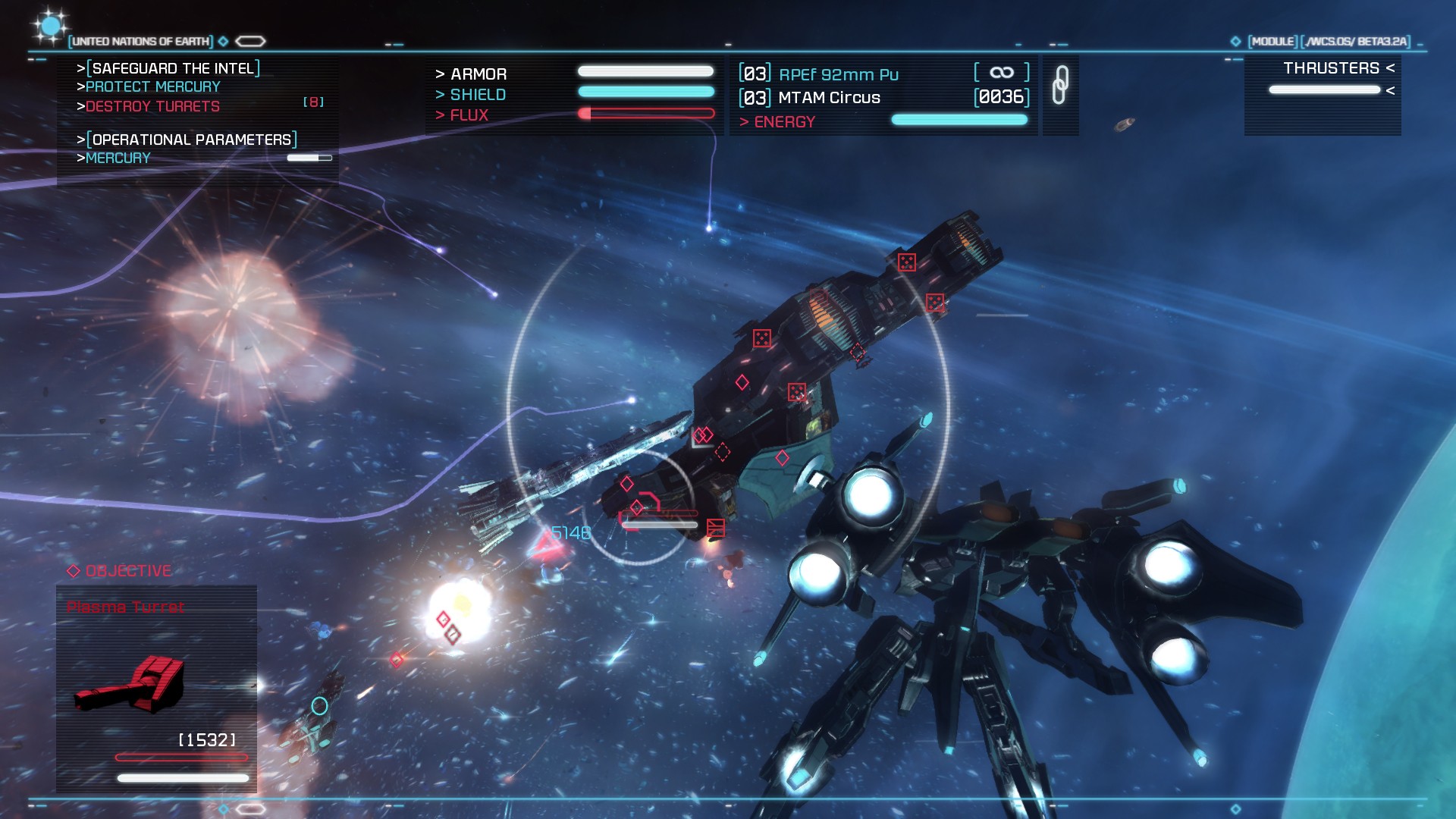1456x819 pixels.
Task: Click the sun starburst emblem top left
Action: pyautogui.click(x=49, y=27)
